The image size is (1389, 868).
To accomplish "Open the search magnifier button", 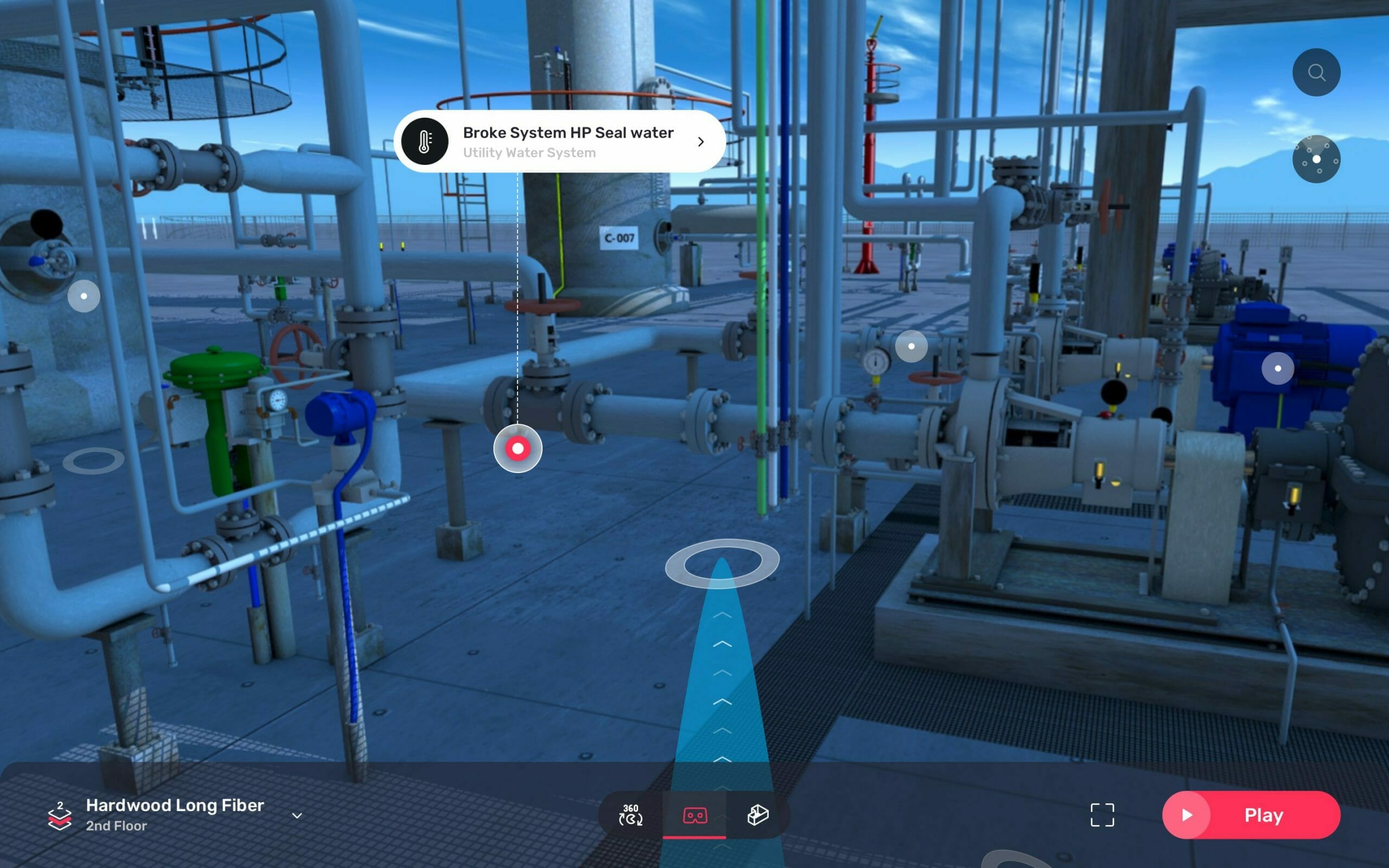I will tap(1316, 72).
